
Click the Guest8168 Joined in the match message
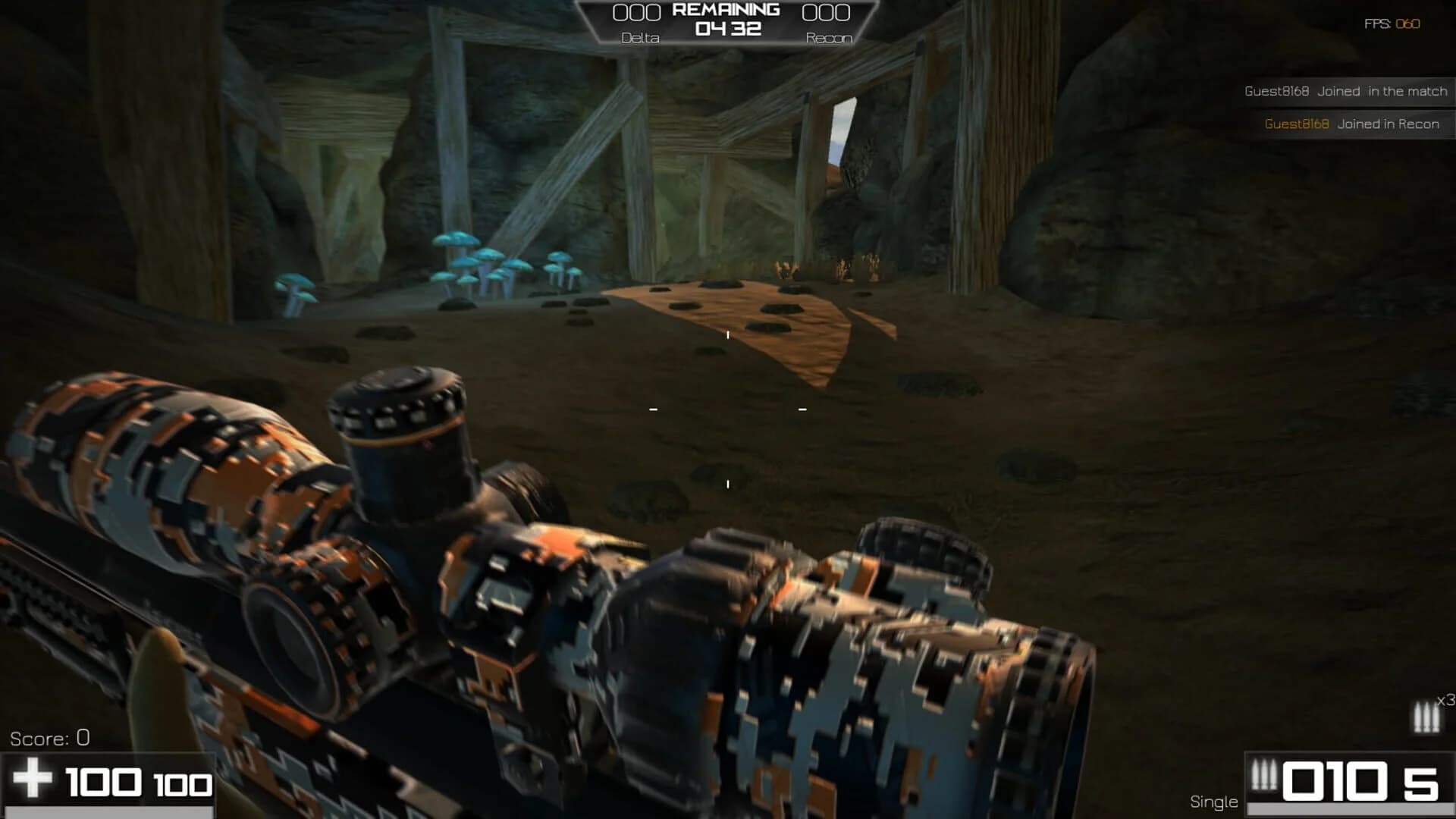click(1346, 90)
